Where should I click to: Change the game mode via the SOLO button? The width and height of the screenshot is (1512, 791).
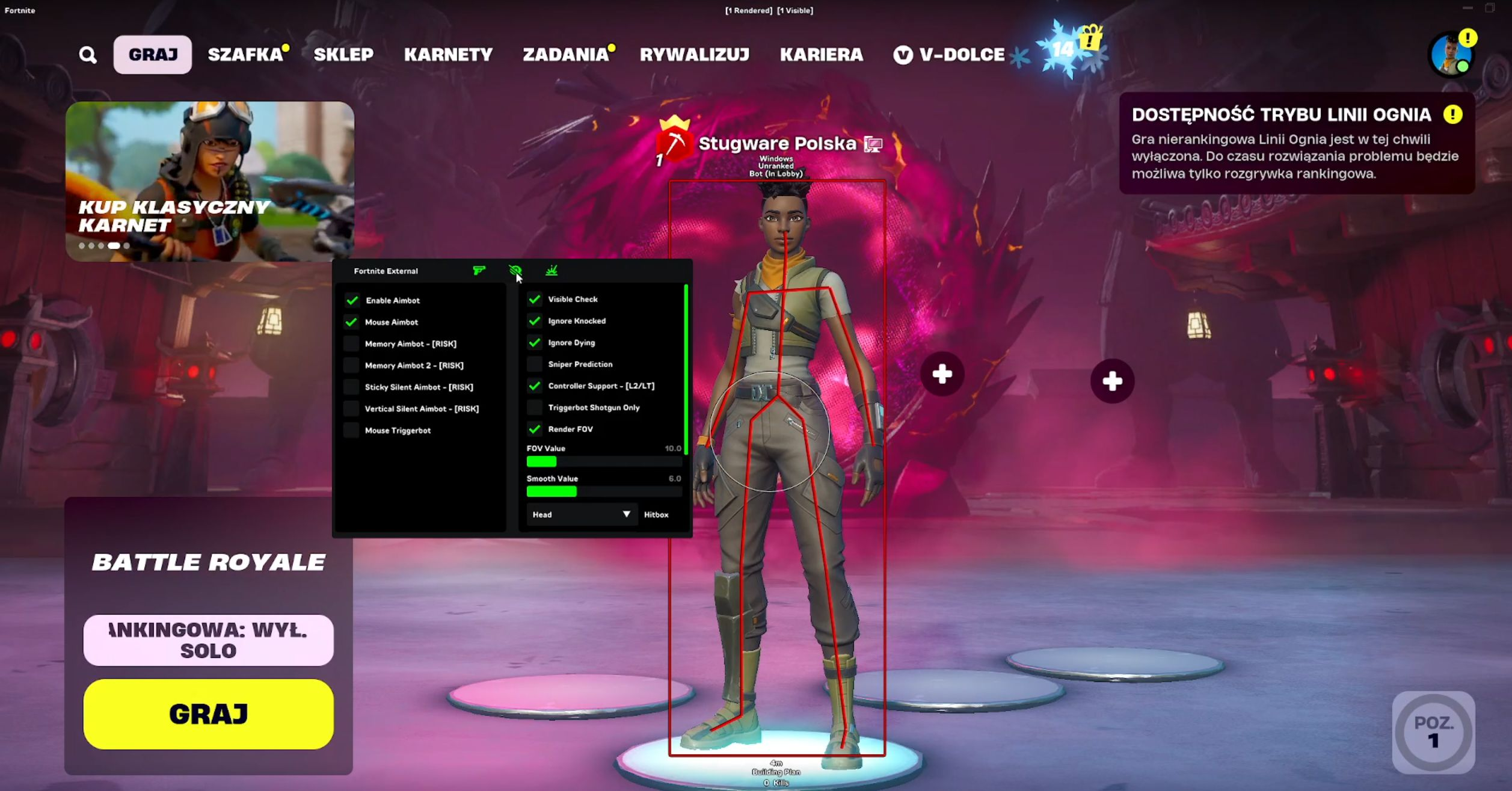pos(209,640)
